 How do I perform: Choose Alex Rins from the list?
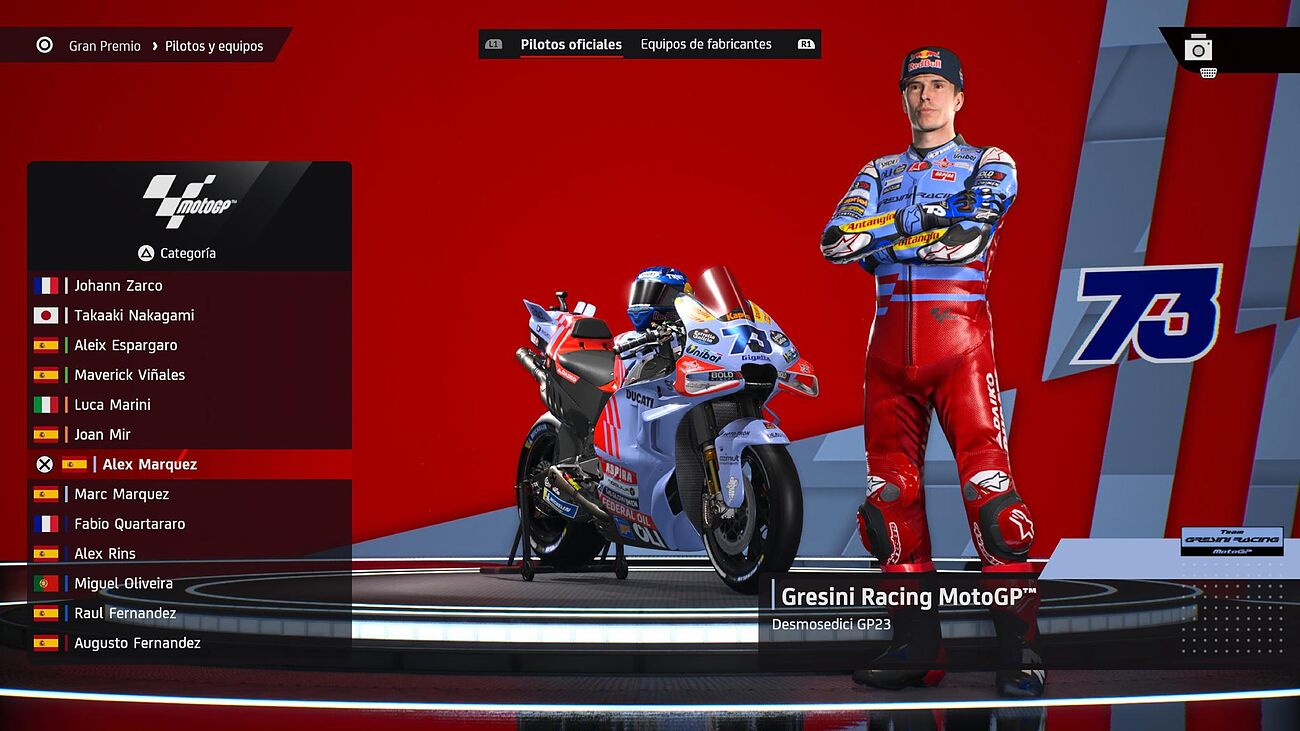(x=104, y=554)
